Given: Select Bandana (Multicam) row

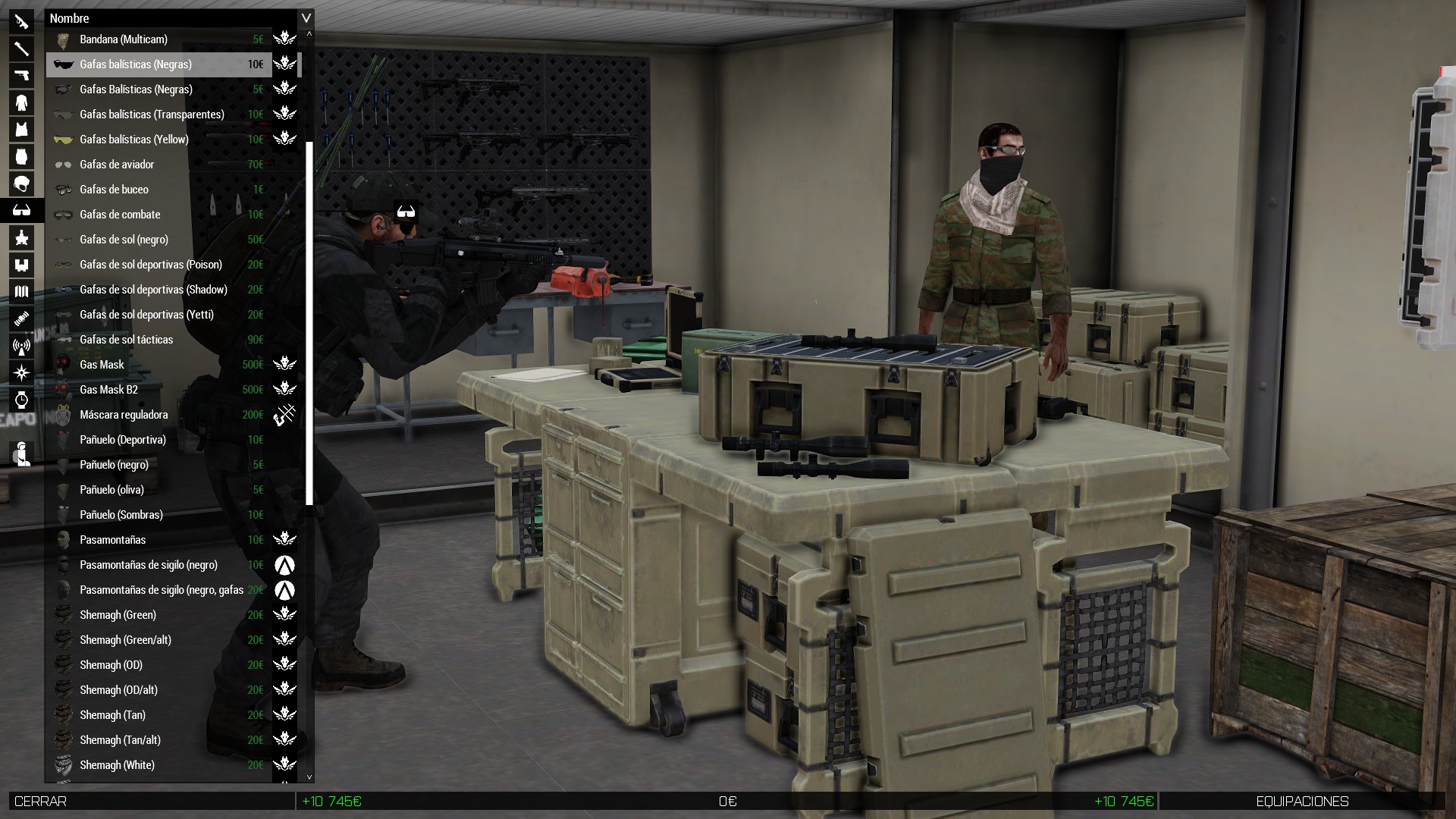Looking at the screenshot, I should click(x=123, y=39).
